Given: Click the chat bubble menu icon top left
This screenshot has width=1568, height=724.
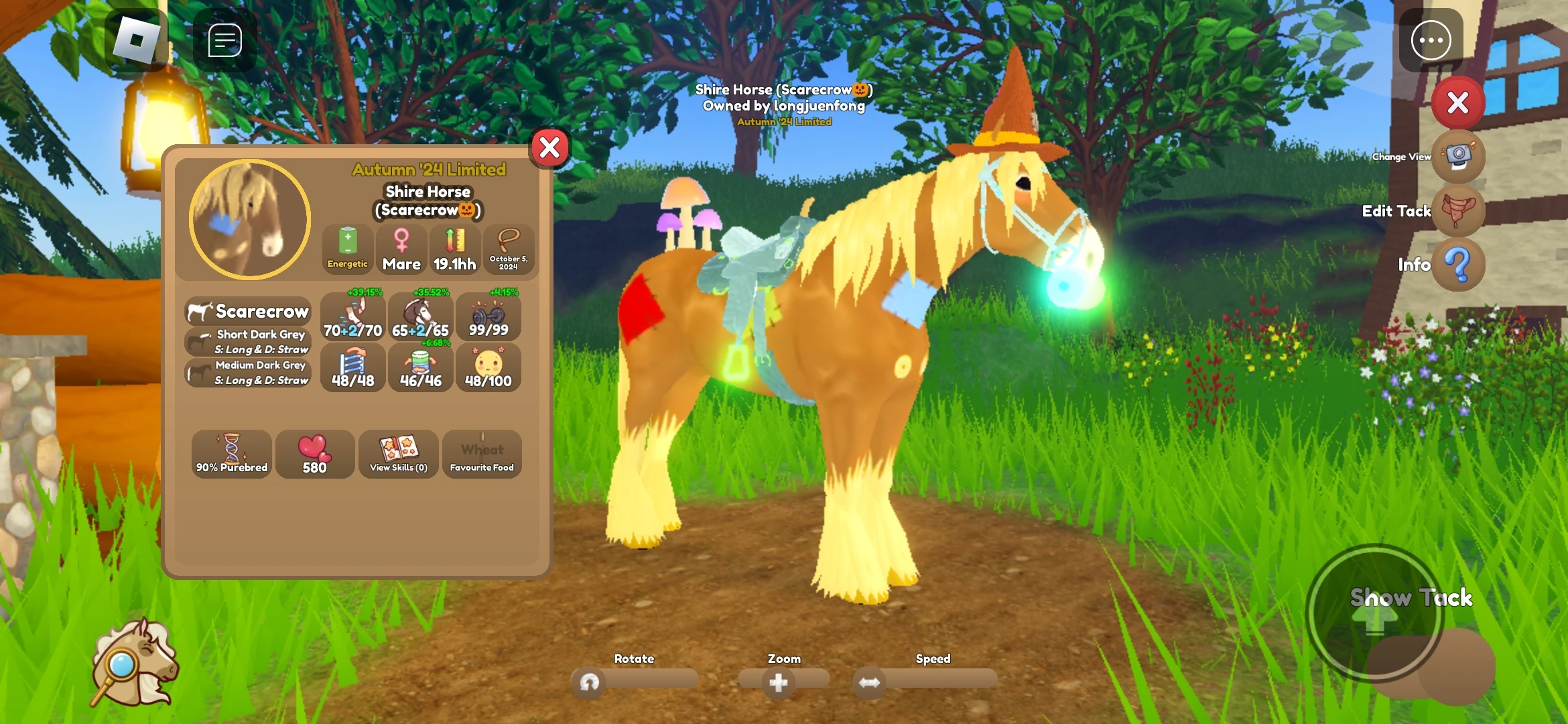Looking at the screenshot, I should 223,40.
